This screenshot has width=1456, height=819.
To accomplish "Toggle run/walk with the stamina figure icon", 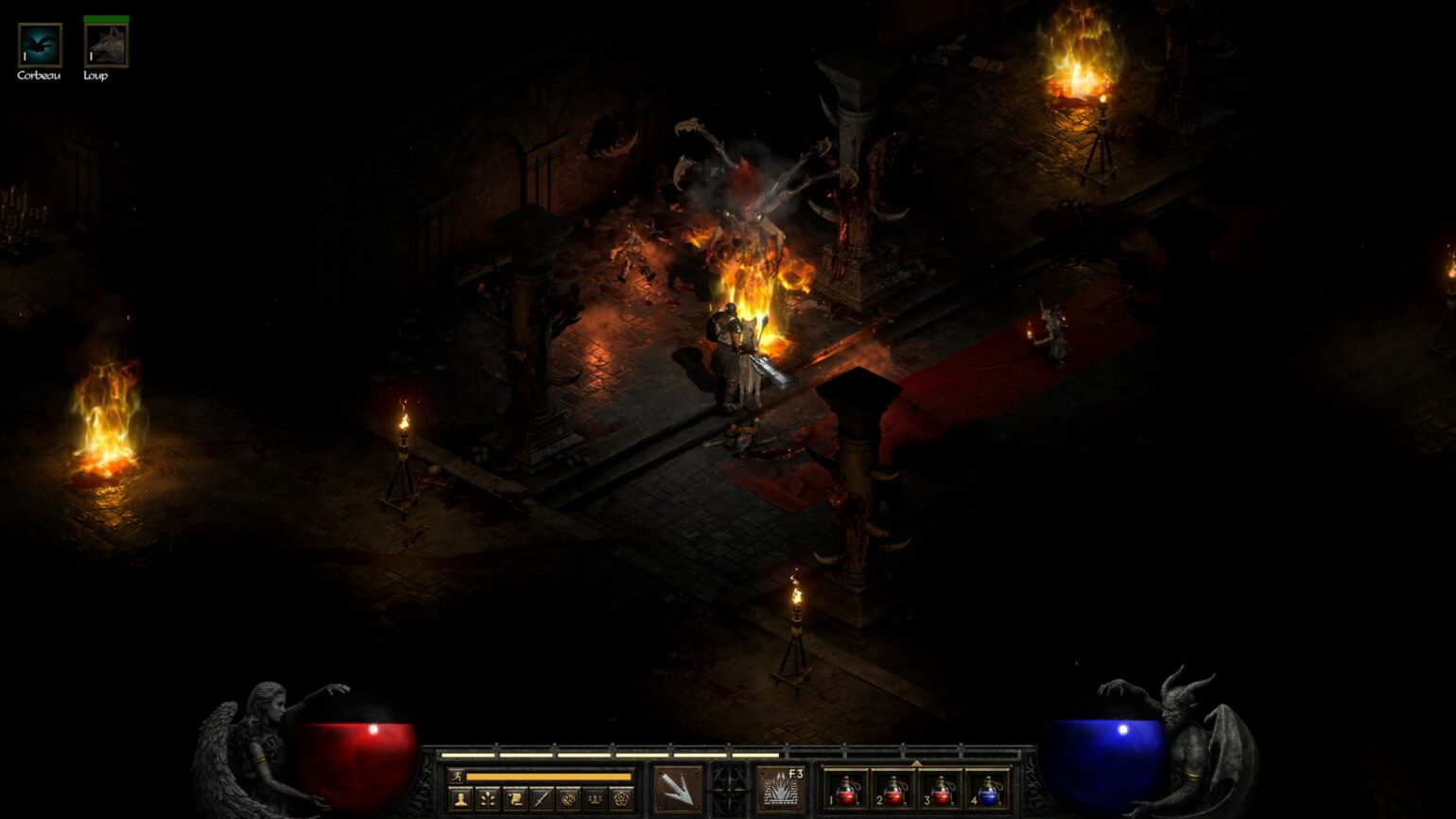I will point(458,775).
